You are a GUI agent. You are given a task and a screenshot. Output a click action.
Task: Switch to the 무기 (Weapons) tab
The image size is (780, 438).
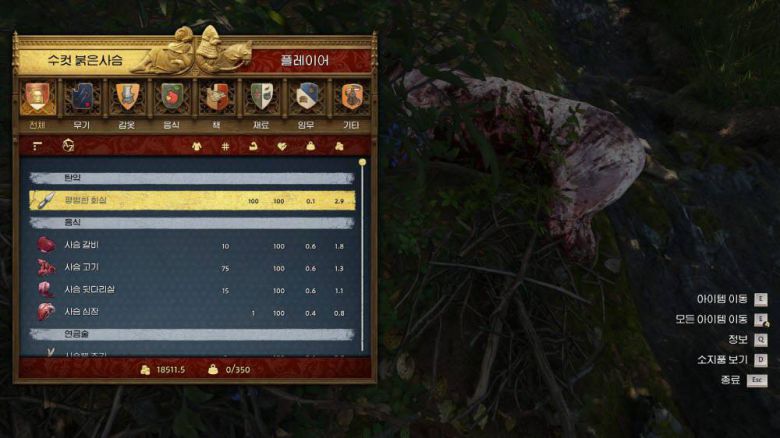pyautogui.click(x=80, y=98)
